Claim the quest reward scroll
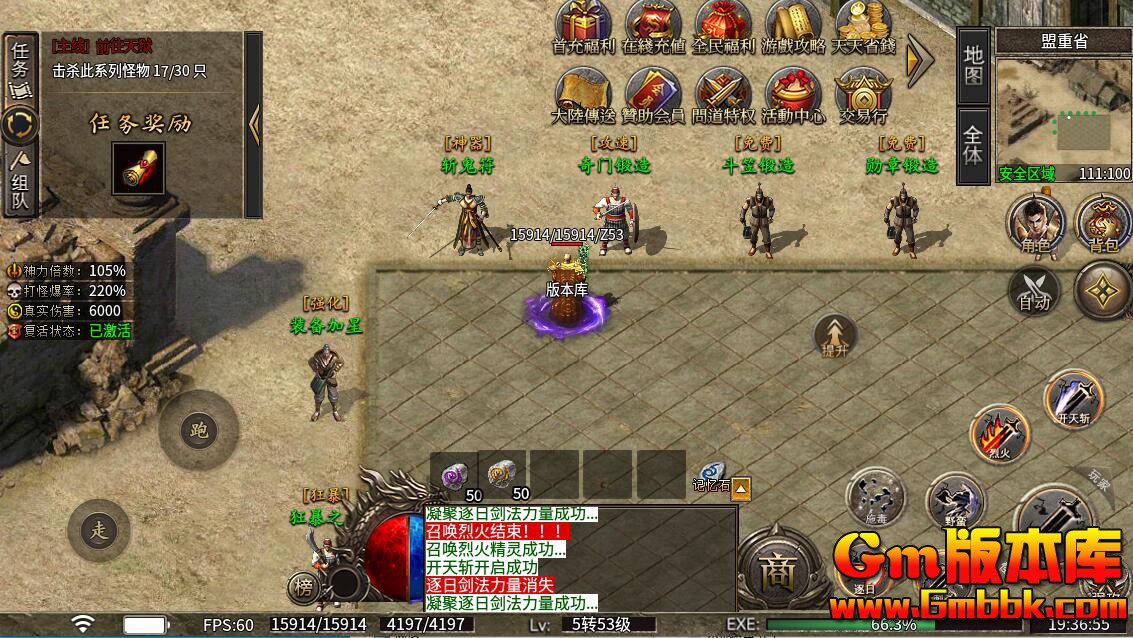This screenshot has width=1133, height=638. [x=138, y=170]
